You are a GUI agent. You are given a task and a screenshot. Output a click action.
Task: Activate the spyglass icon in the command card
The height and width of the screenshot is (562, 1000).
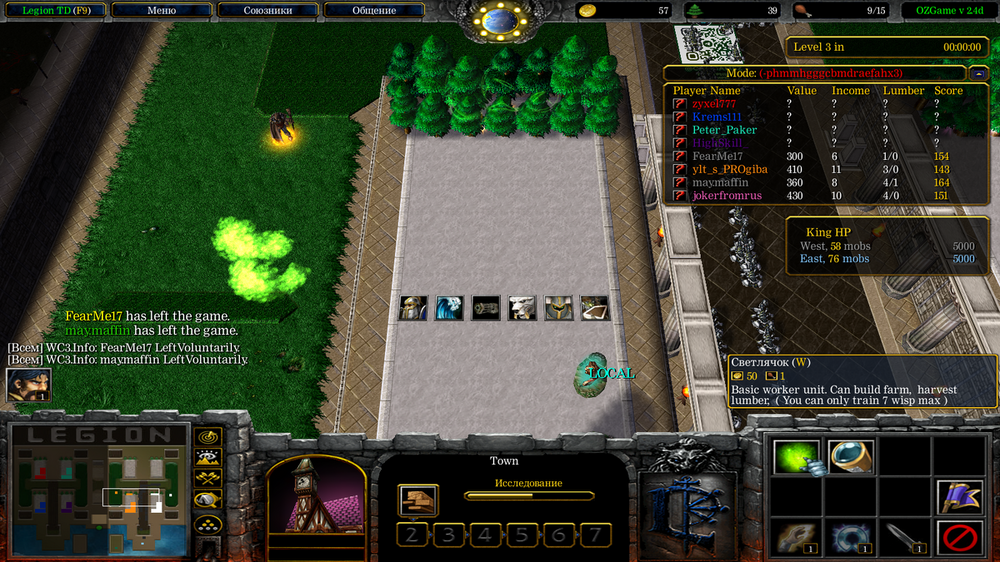click(851, 457)
